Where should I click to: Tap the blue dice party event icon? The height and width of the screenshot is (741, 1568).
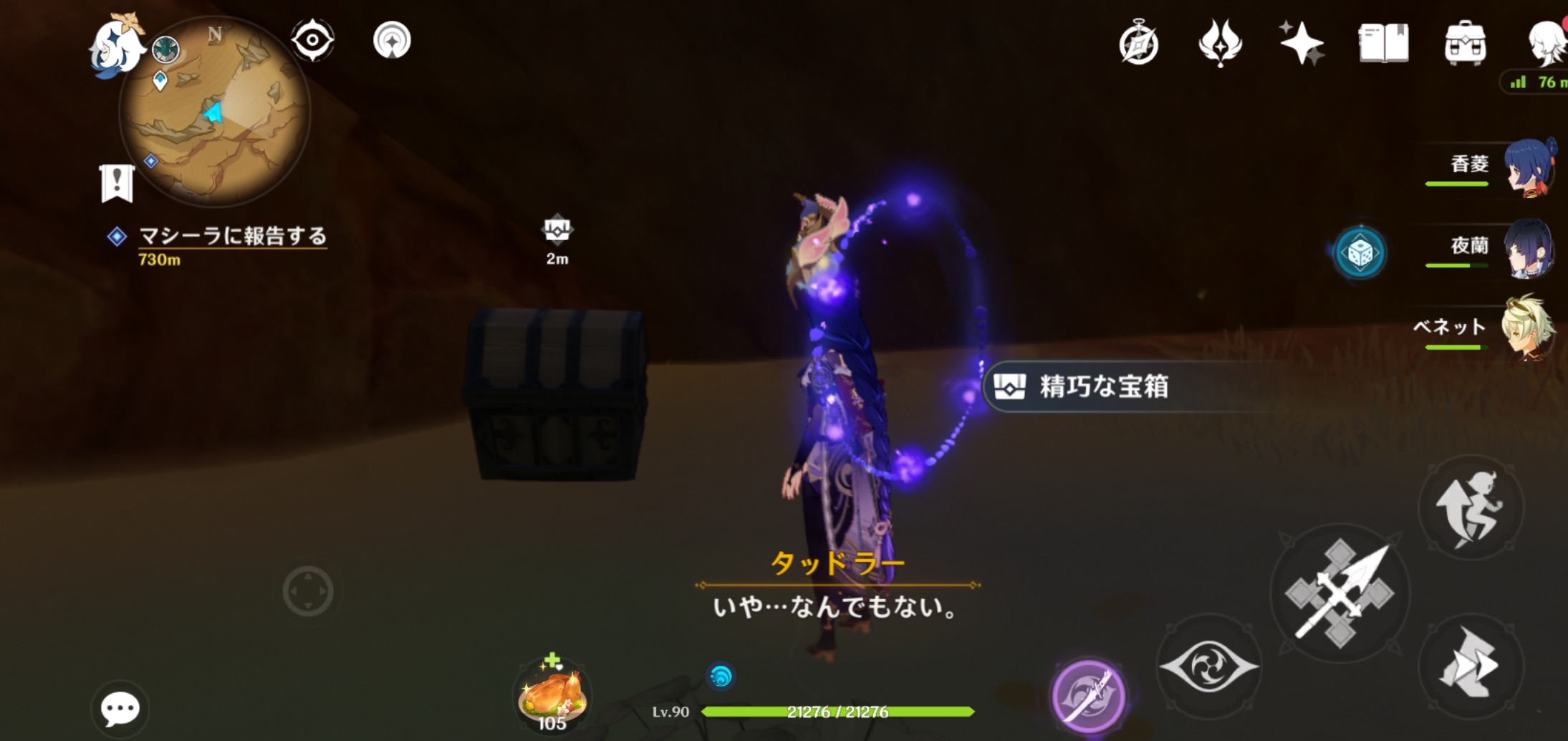click(x=1362, y=252)
